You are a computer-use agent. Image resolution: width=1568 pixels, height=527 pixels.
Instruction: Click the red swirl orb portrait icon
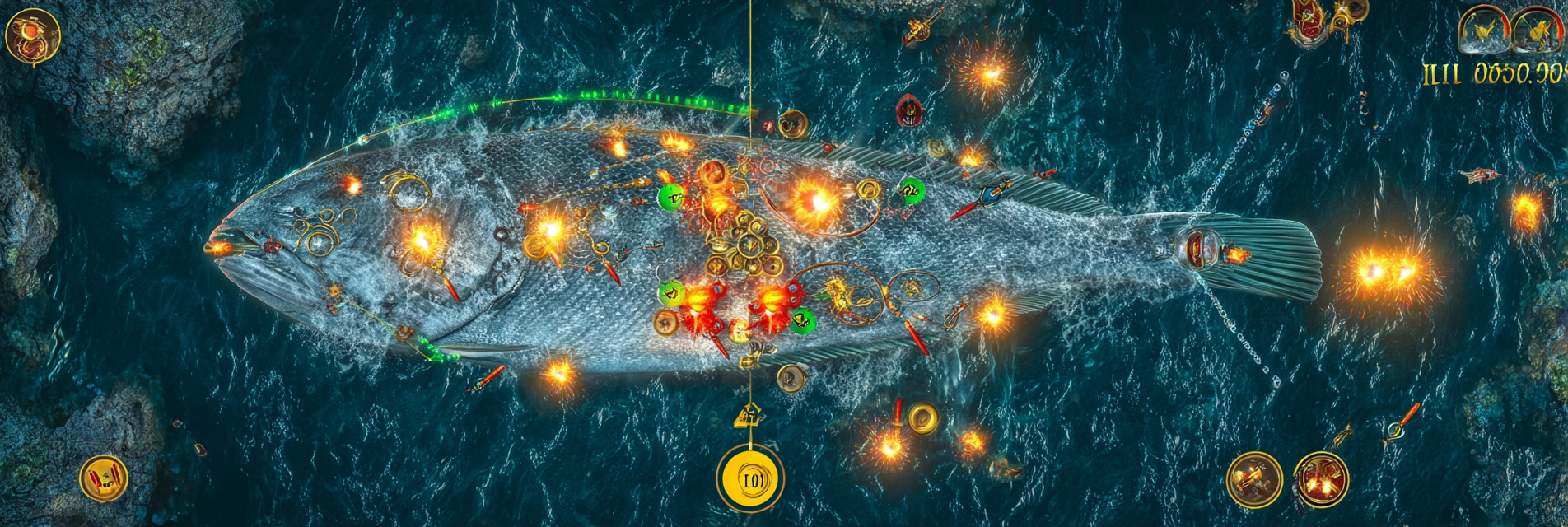coord(33,37)
